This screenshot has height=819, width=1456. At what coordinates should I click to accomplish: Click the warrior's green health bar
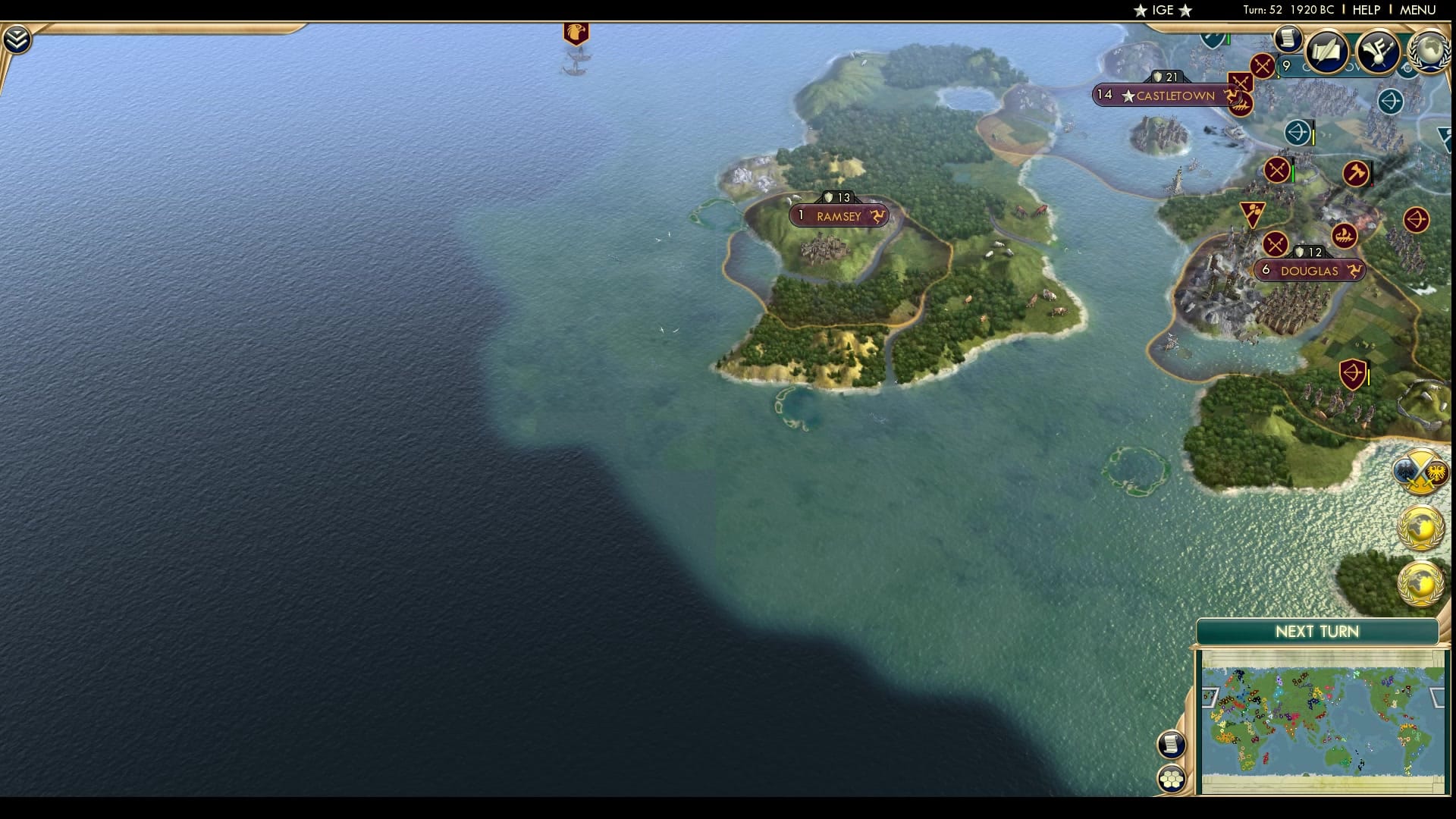tap(1293, 174)
